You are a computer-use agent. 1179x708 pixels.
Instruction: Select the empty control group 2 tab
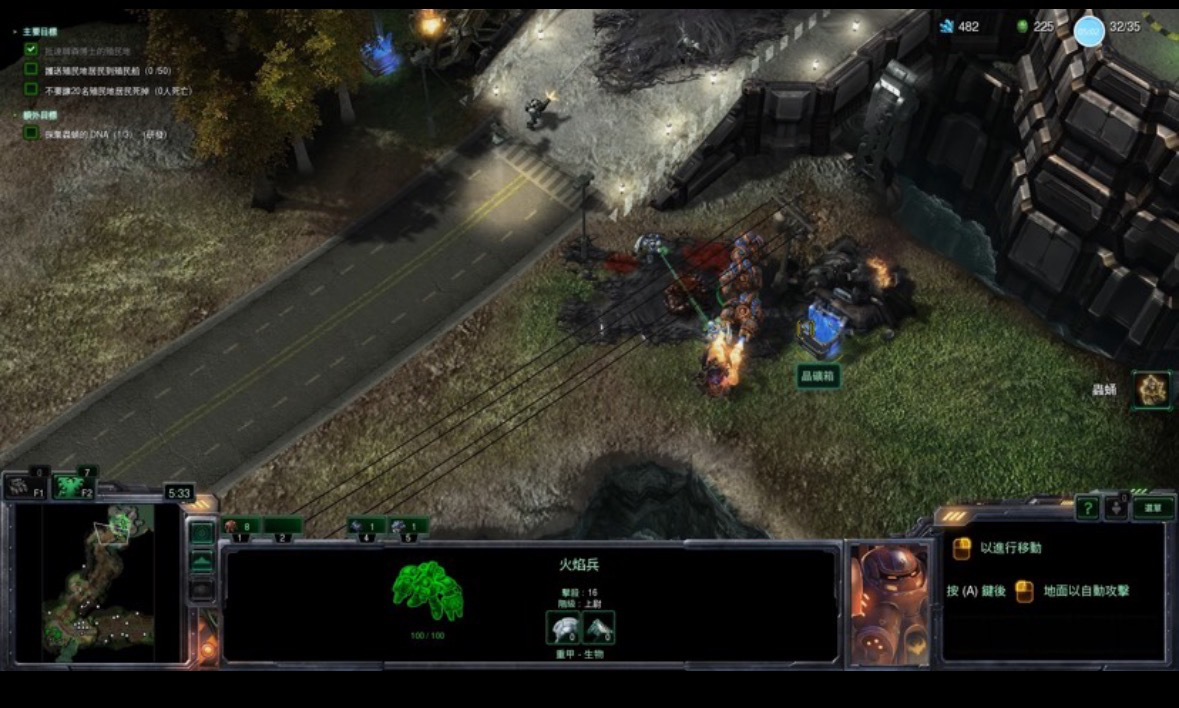(x=283, y=527)
